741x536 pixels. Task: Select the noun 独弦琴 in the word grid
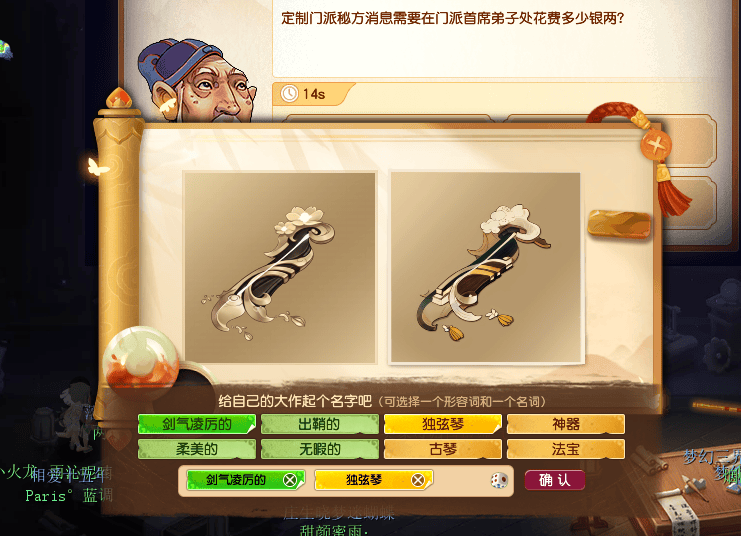click(443, 424)
